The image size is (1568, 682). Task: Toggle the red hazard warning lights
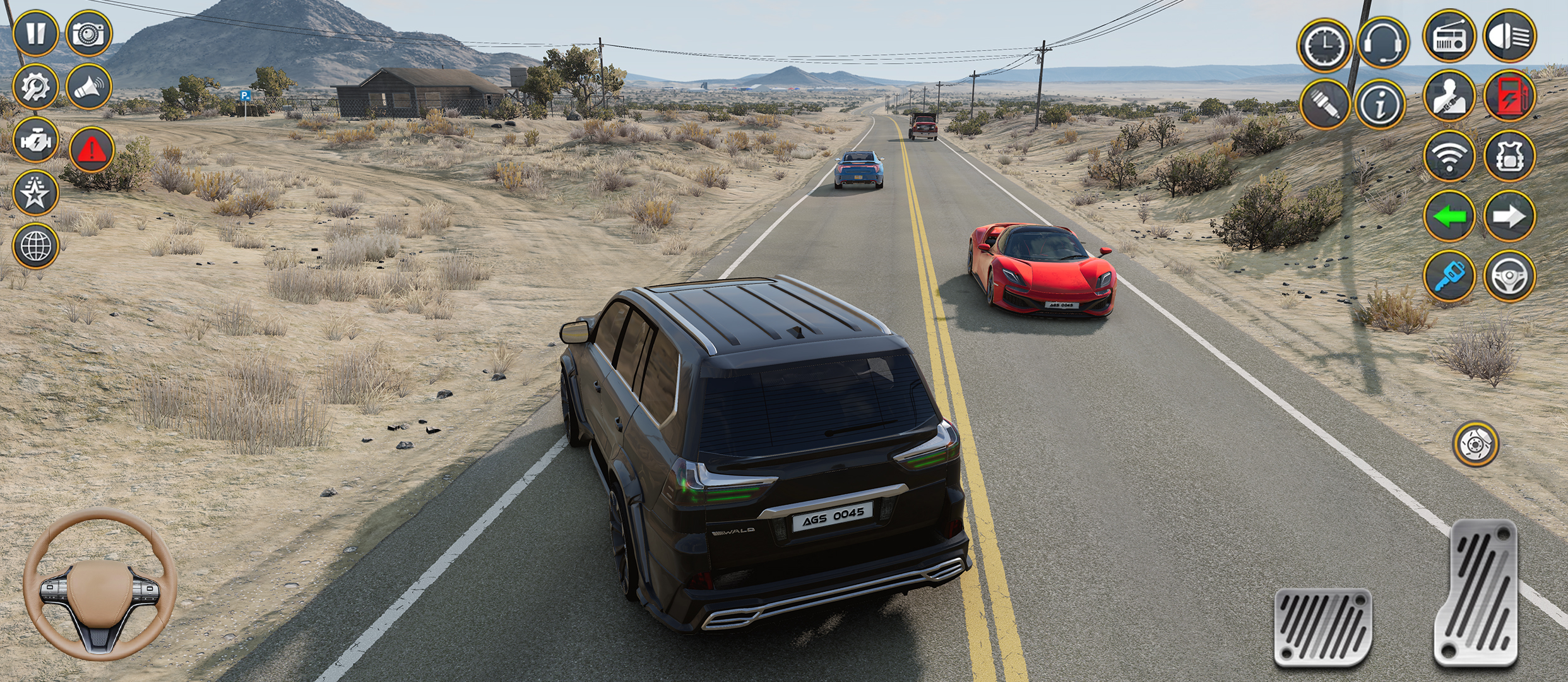[92, 150]
